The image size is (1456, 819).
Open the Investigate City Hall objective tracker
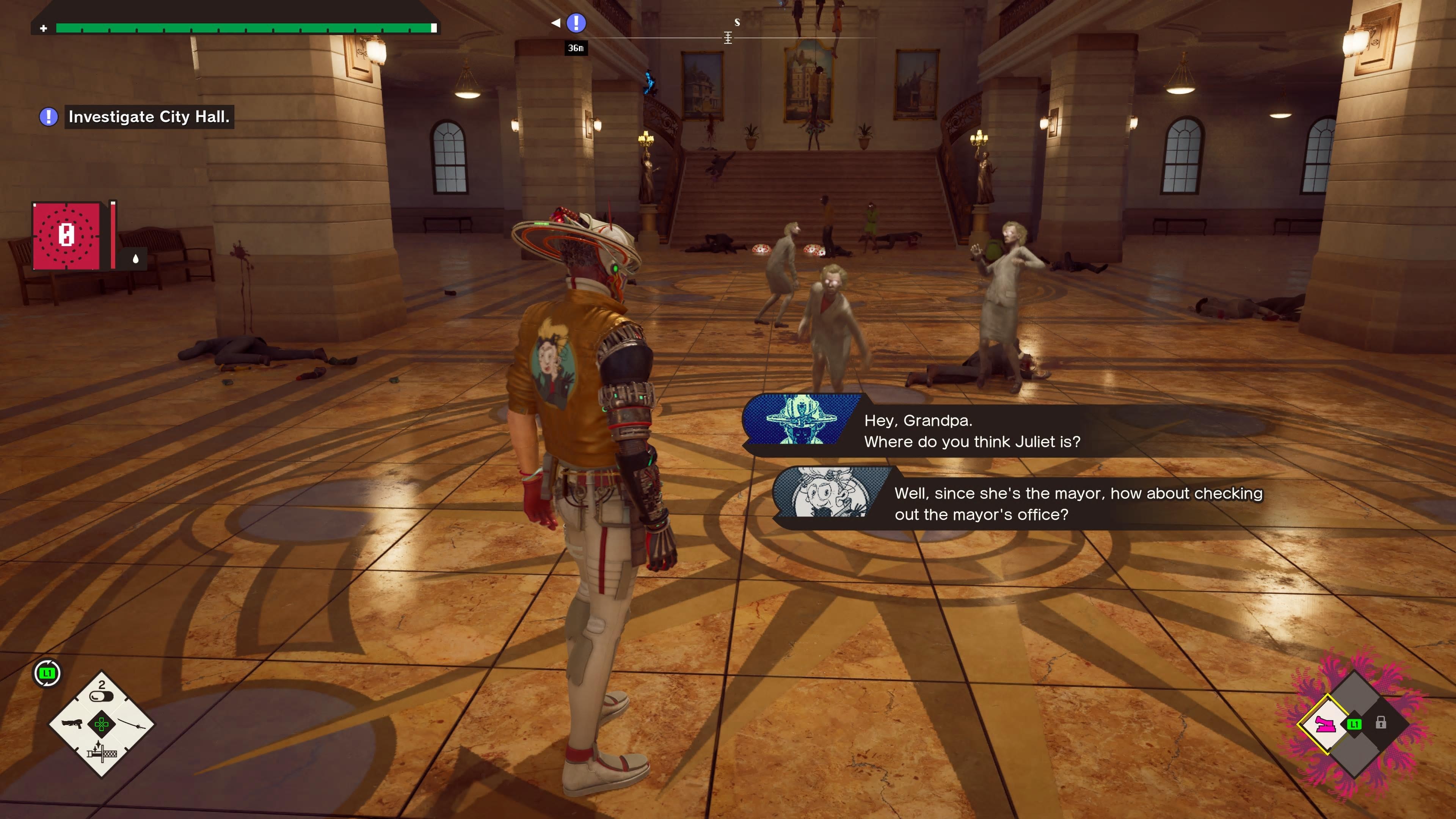[x=148, y=117]
